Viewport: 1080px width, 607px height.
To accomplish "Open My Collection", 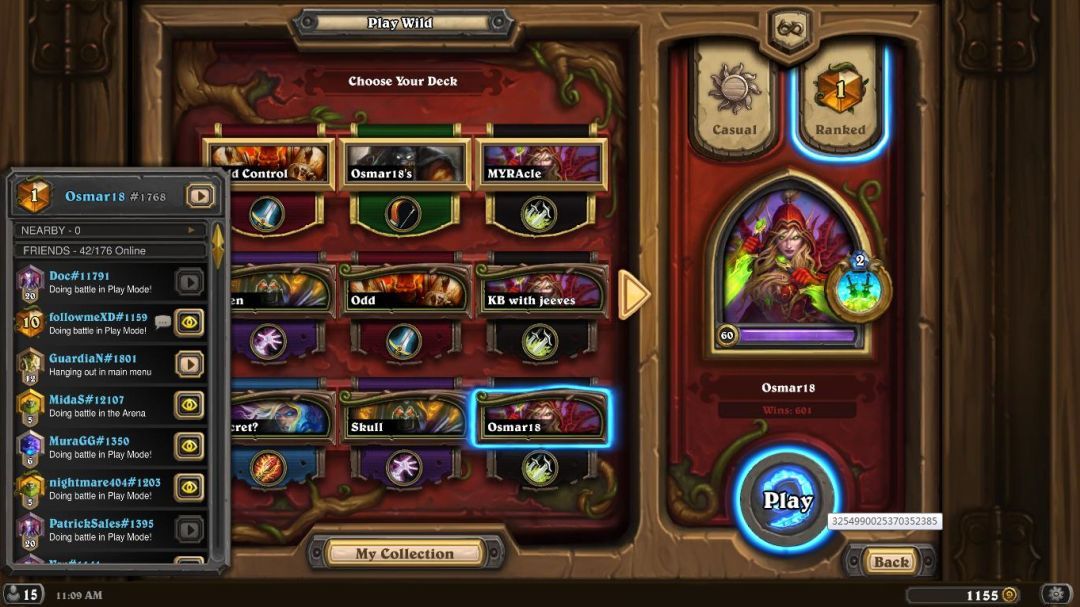I will pyautogui.click(x=405, y=553).
